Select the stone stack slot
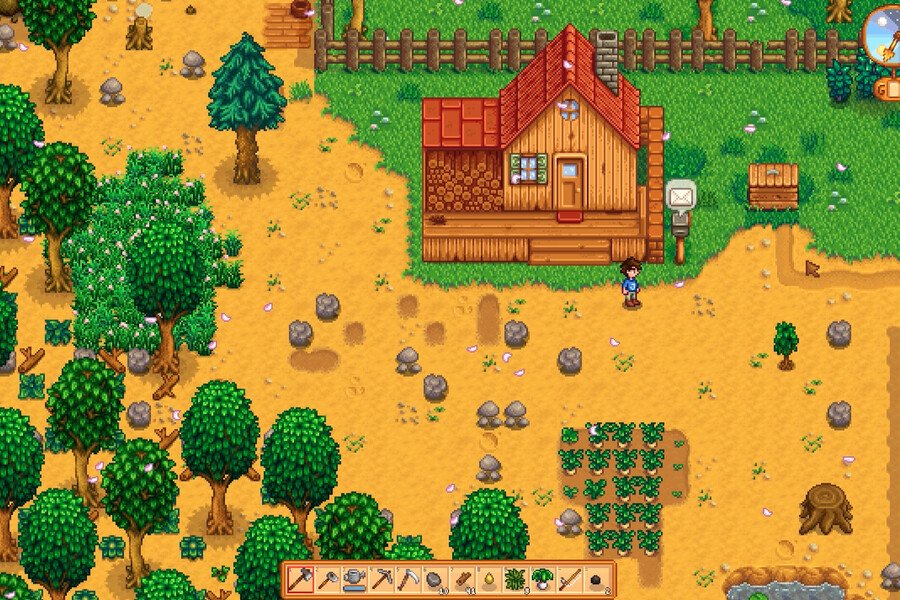This screenshot has width=900, height=600. coord(435,579)
